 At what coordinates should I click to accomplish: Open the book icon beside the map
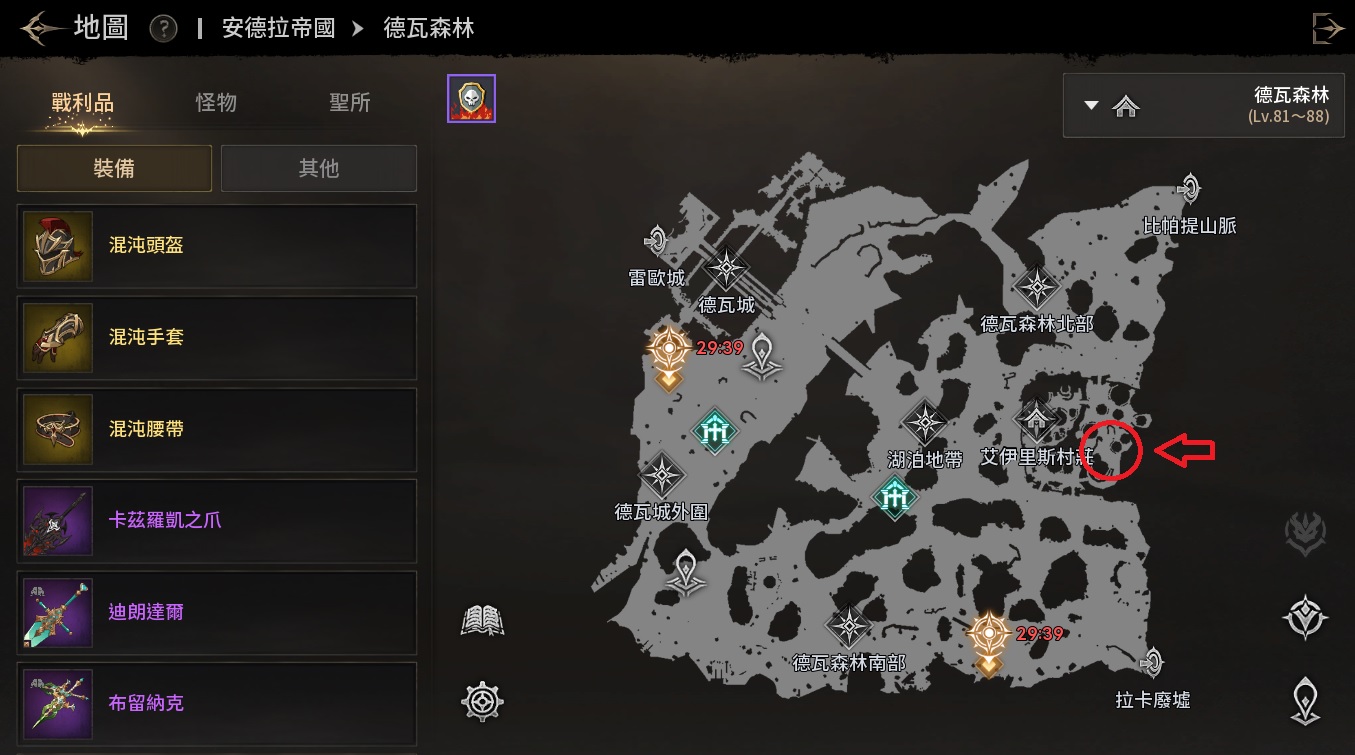point(482,621)
